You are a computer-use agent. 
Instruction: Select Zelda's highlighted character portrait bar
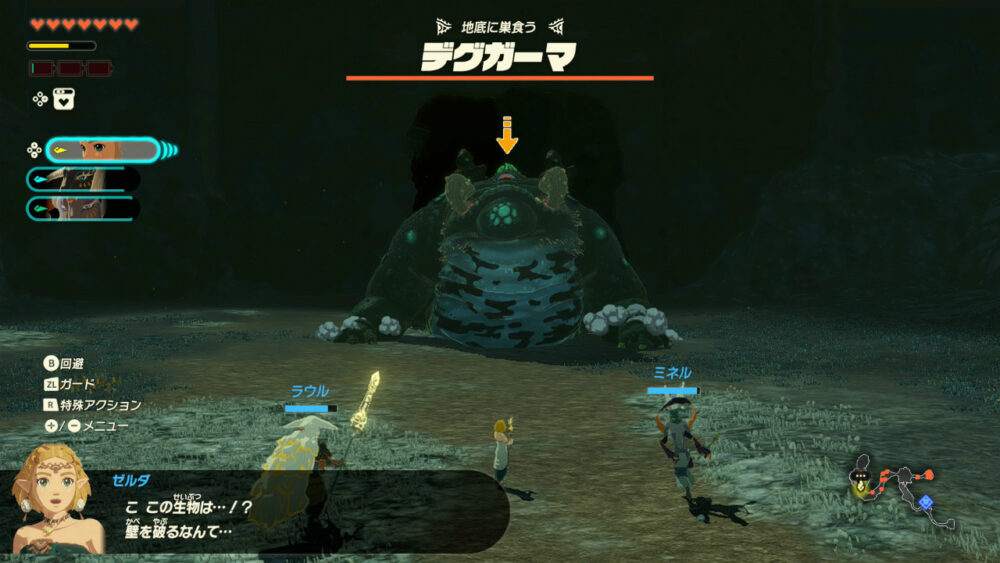tap(102, 150)
